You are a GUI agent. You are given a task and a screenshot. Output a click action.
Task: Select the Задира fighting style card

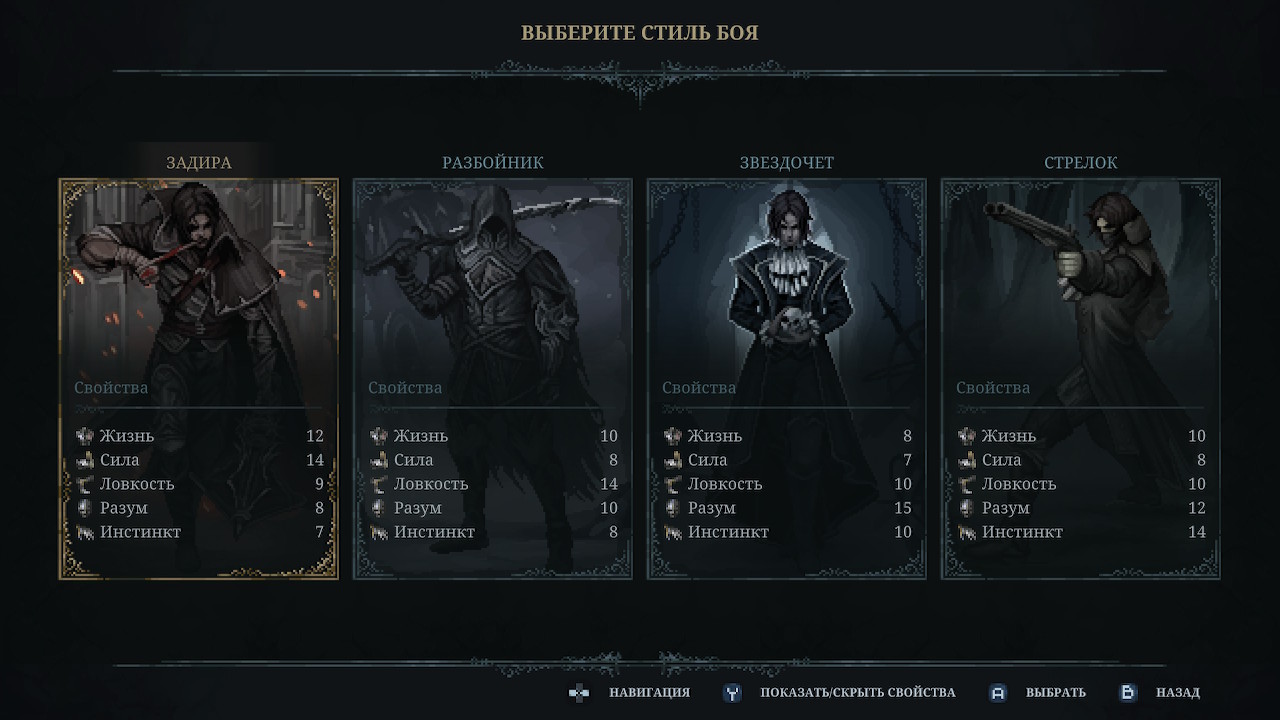199,379
